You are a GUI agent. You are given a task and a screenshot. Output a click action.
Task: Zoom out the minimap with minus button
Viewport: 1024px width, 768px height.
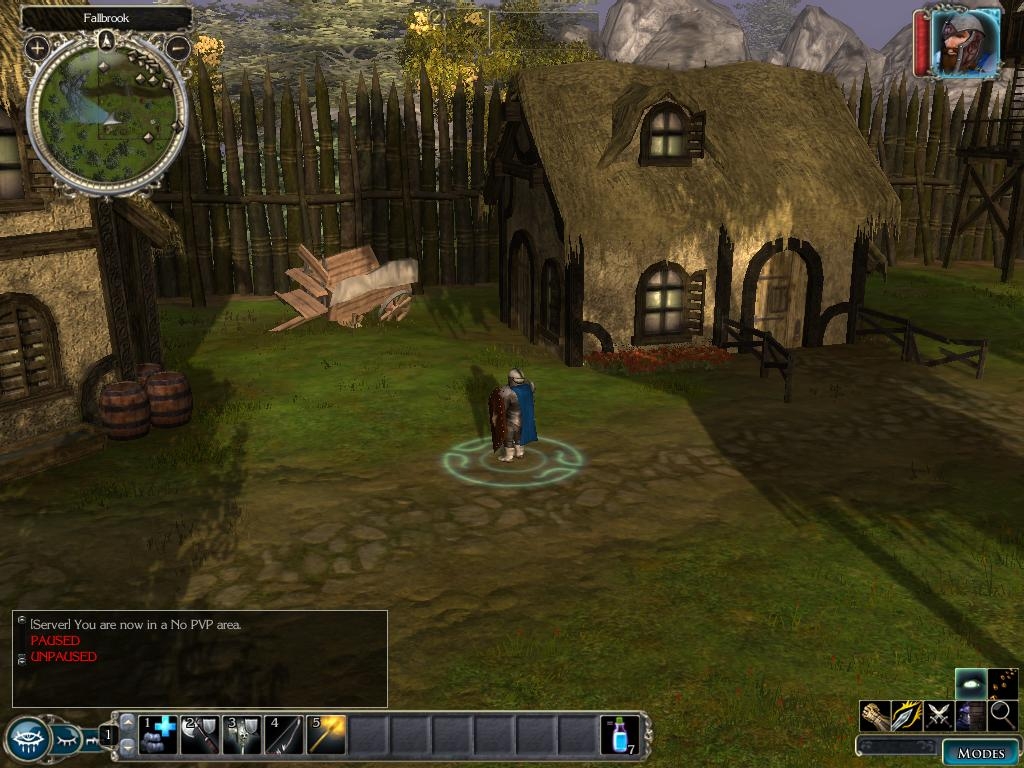tap(178, 47)
